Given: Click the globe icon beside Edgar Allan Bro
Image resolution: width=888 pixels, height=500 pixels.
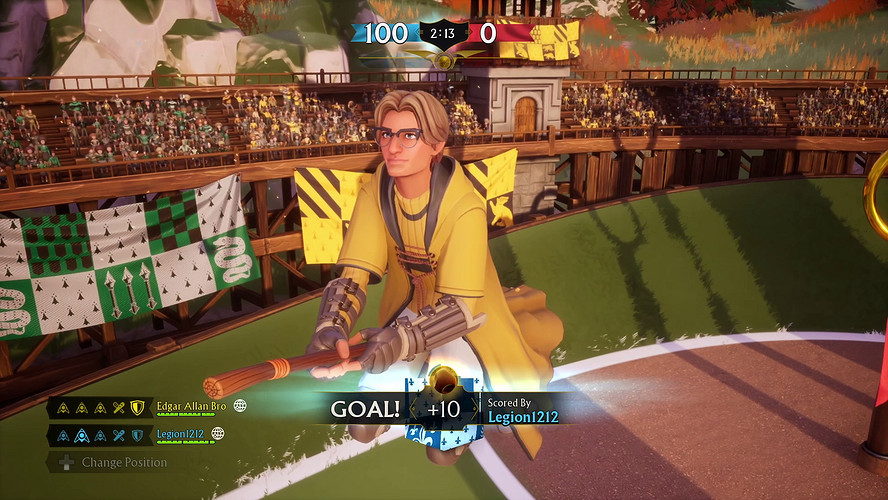Looking at the screenshot, I should pyautogui.click(x=240, y=407).
